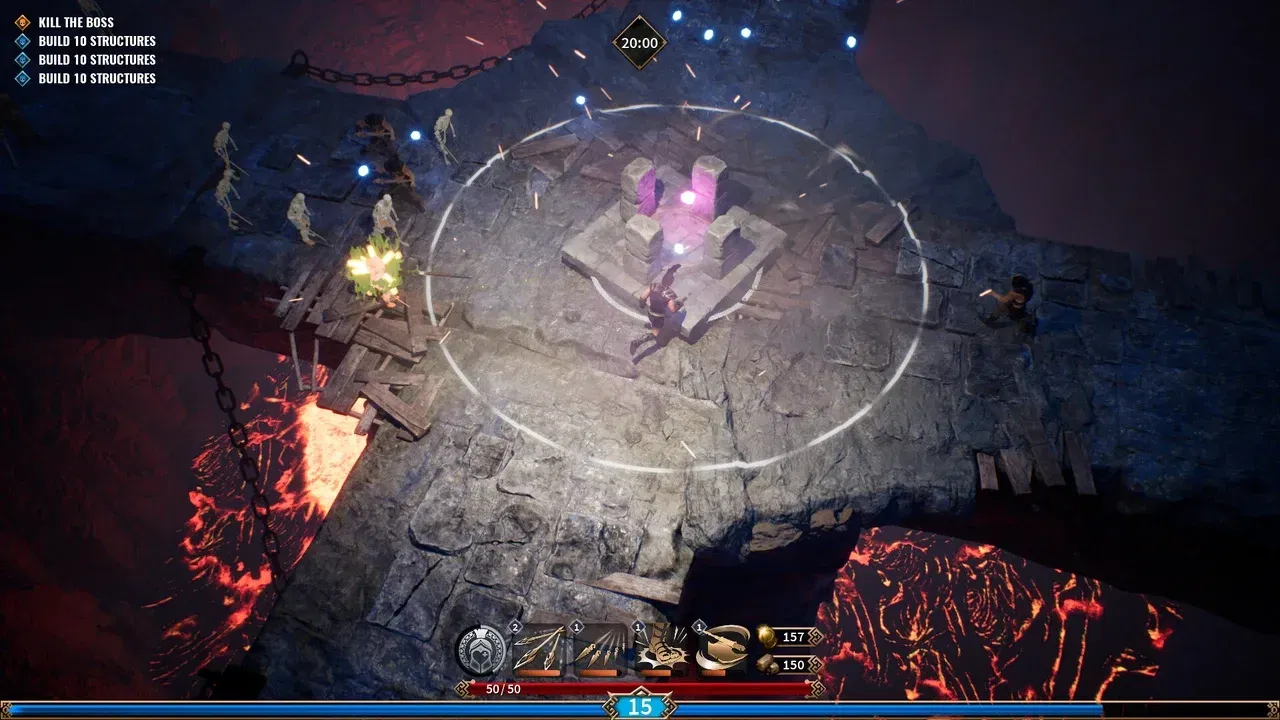Click the gold coins currency icon
This screenshot has width=1280, height=720.
click(766, 638)
